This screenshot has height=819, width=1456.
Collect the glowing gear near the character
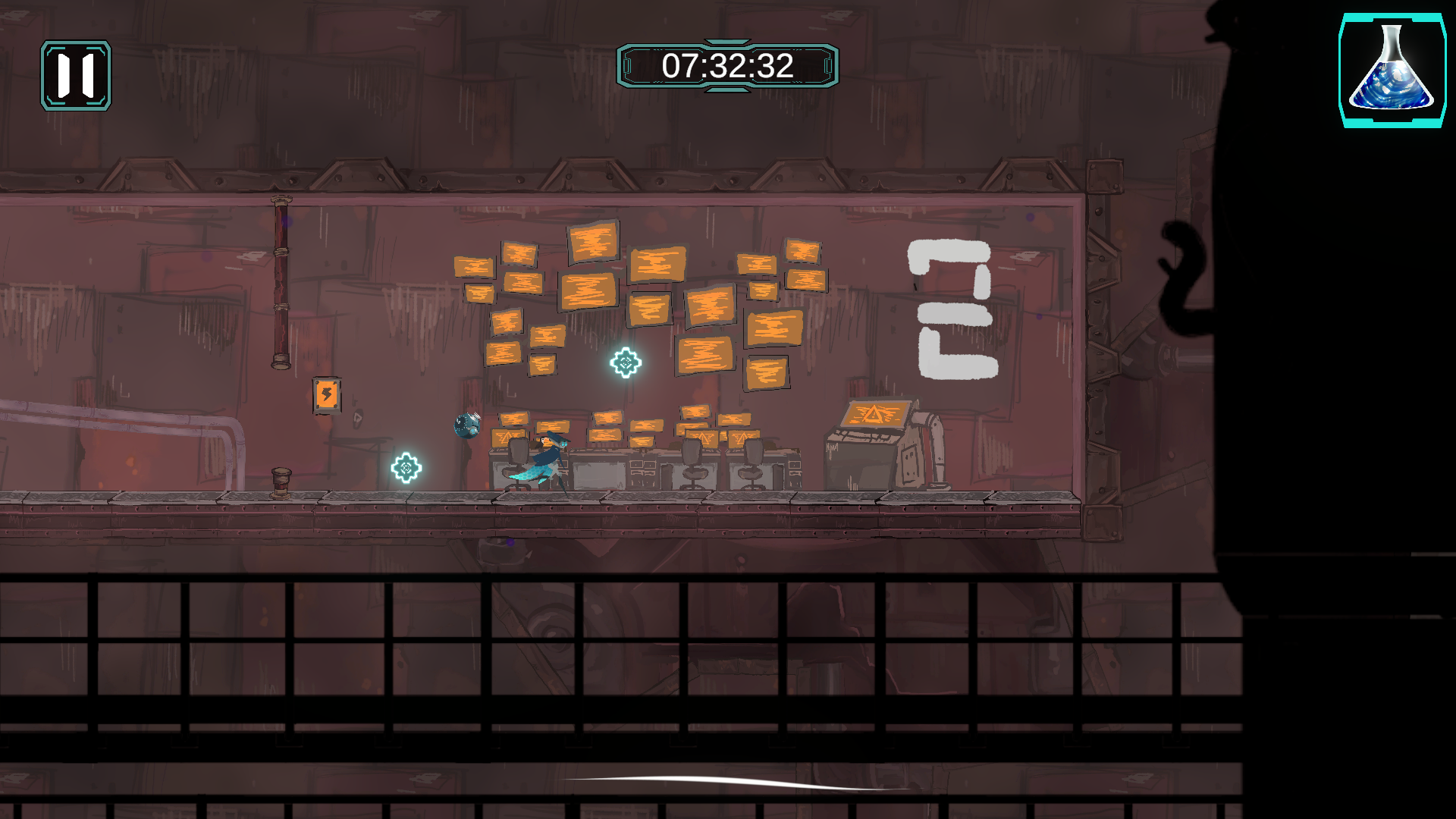click(406, 468)
